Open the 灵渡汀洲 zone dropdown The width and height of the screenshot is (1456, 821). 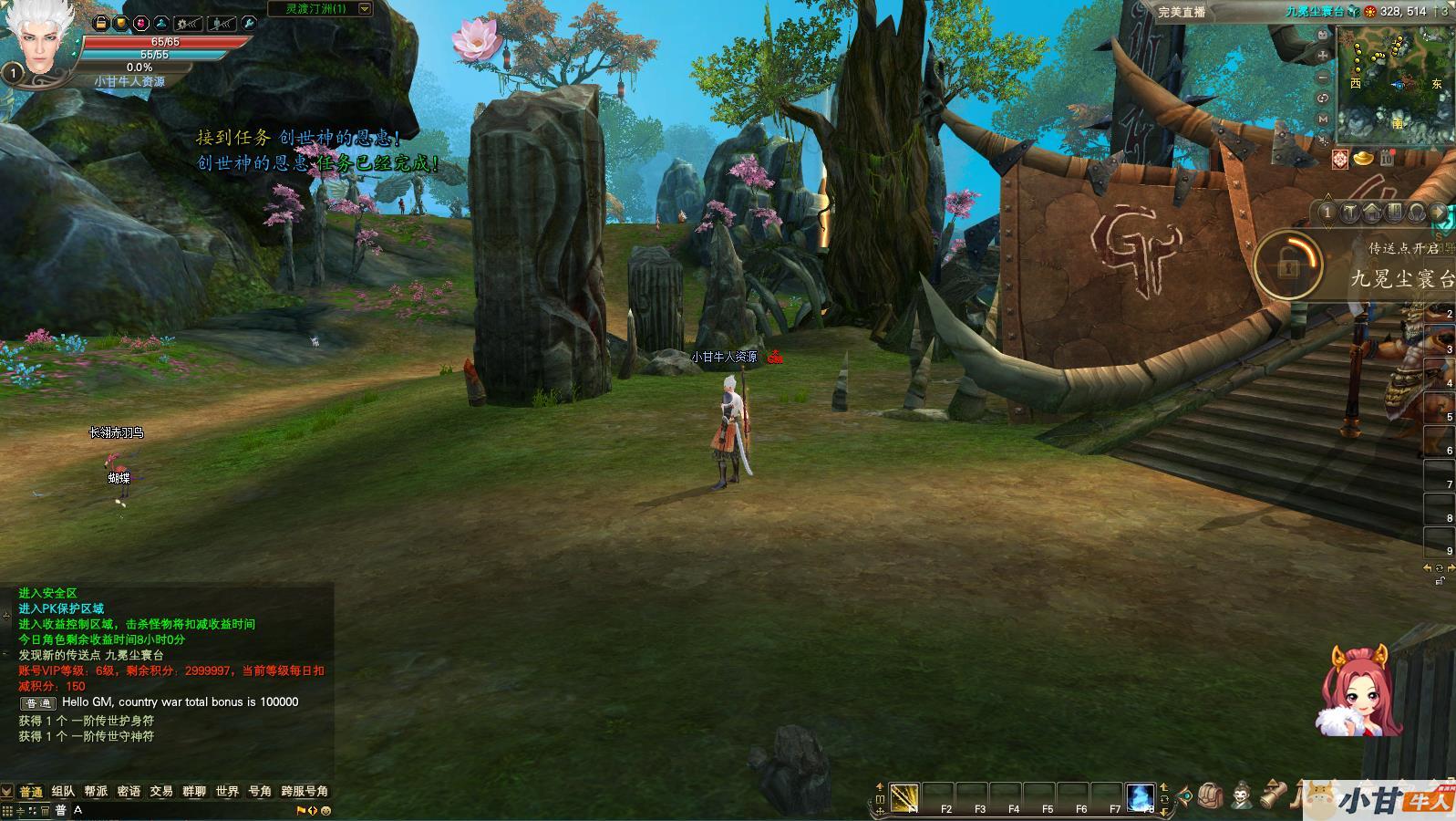[x=365, y=9]
